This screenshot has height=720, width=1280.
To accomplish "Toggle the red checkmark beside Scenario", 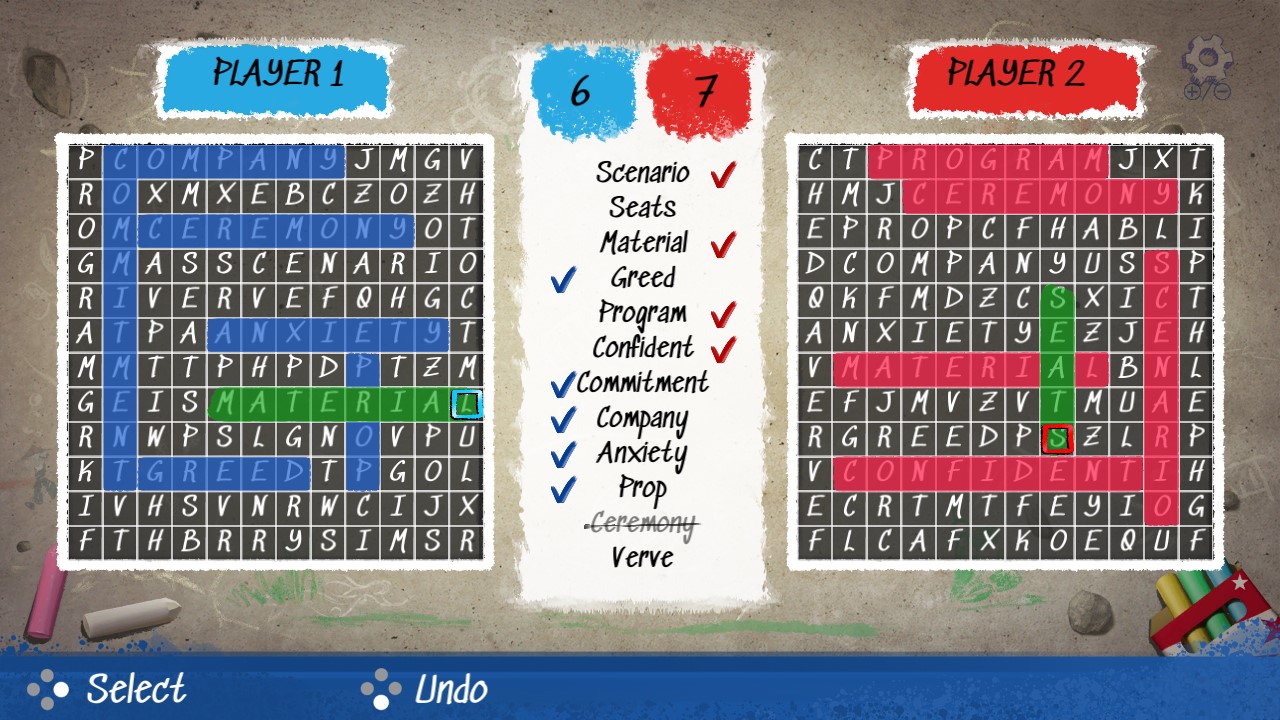I will (723, 172).
